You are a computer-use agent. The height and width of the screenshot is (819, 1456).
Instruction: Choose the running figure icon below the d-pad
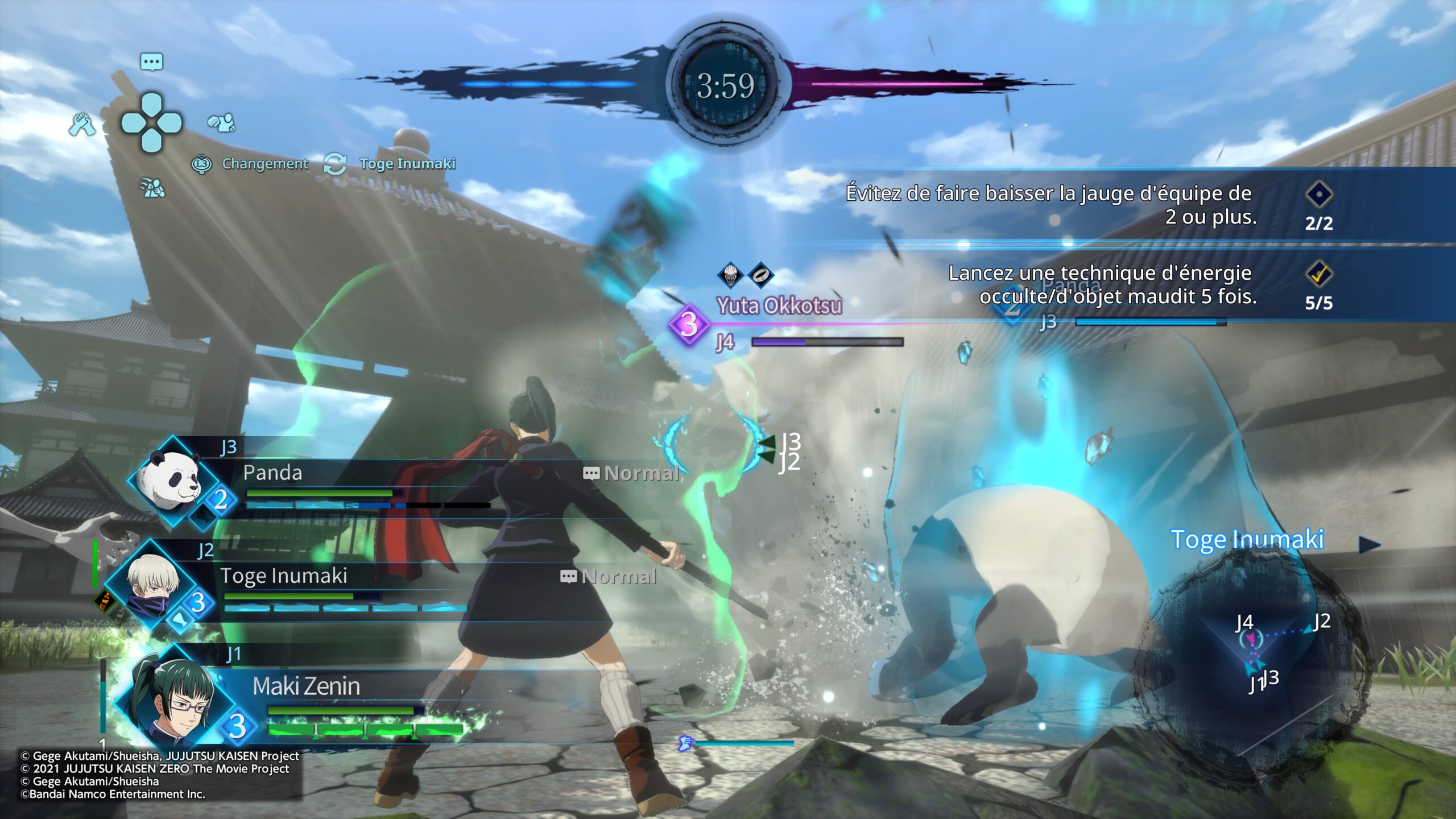tap(152, 187)
